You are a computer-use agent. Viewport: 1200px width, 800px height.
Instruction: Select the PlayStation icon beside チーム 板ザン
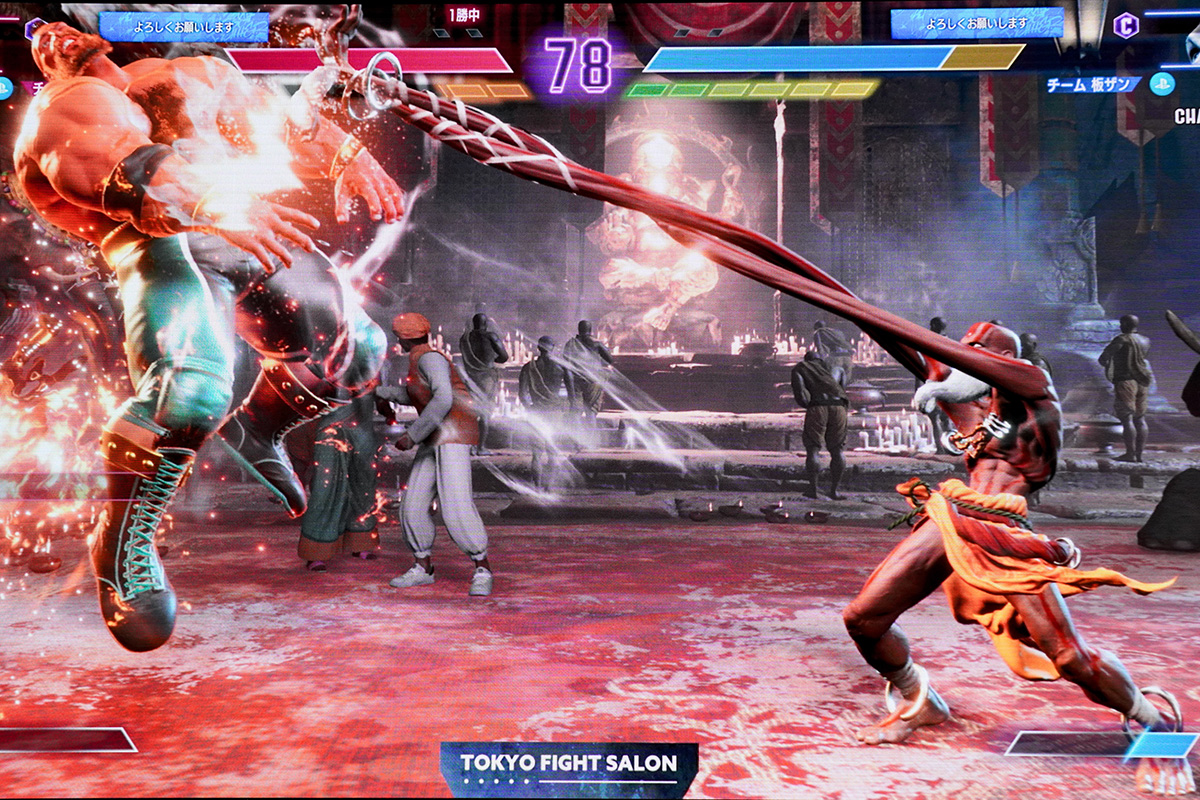[1161, 84]
